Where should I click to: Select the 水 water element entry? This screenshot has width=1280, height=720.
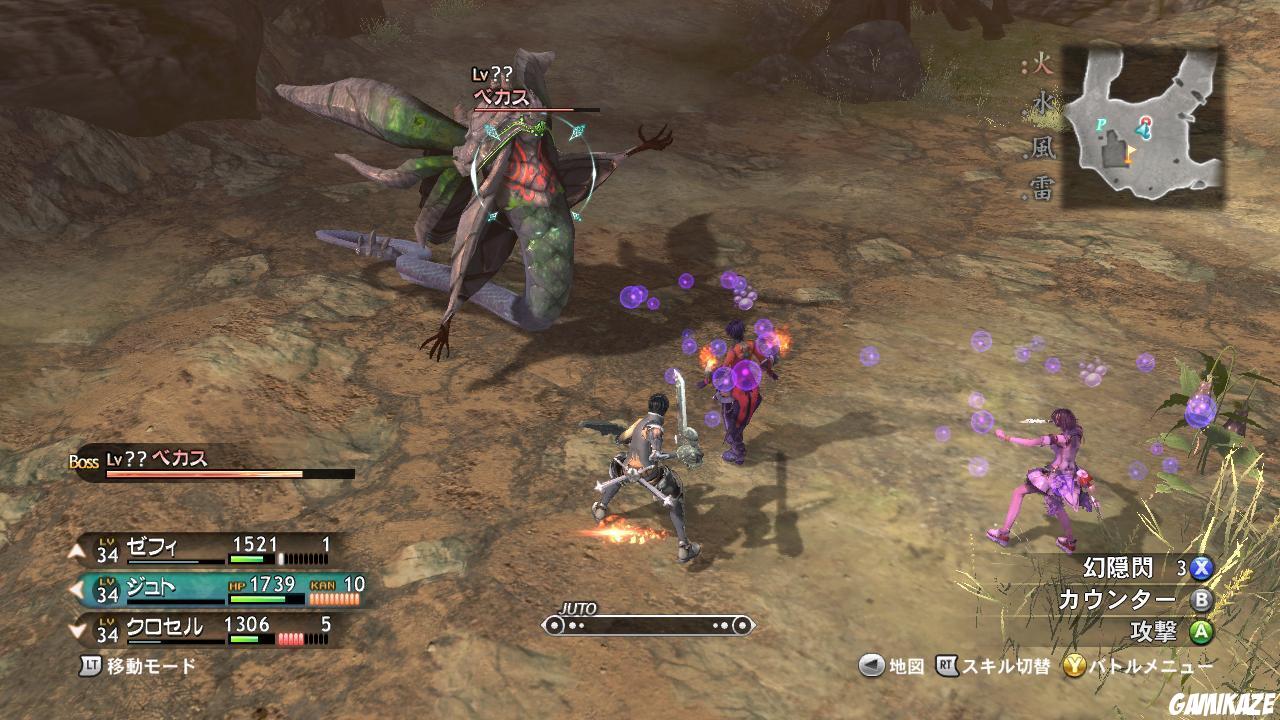coord(1041,104)
